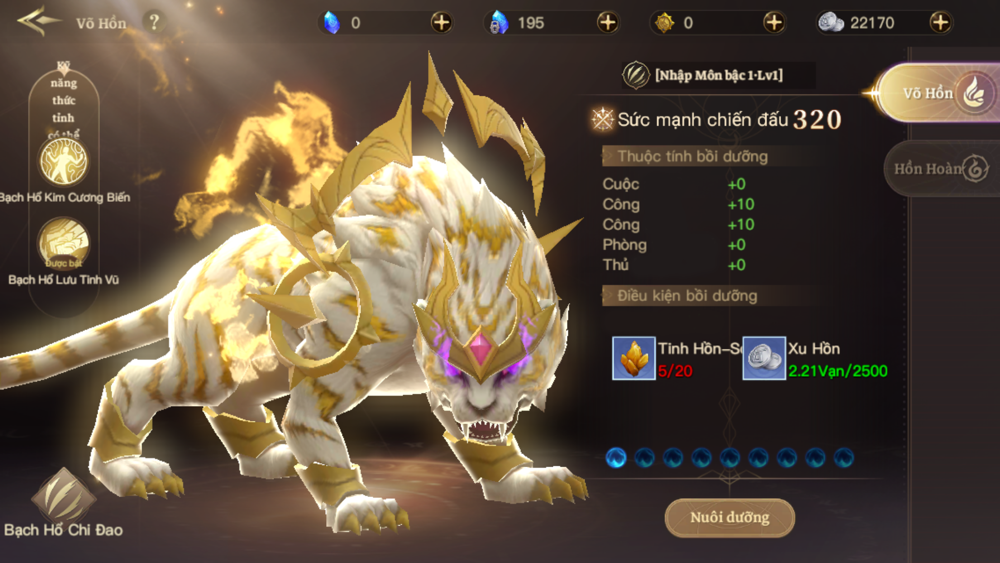Select the Bạch Hổ Lưu Tinh Vũ skill
Screen dimensions: 1000x563
pos(63,243)
